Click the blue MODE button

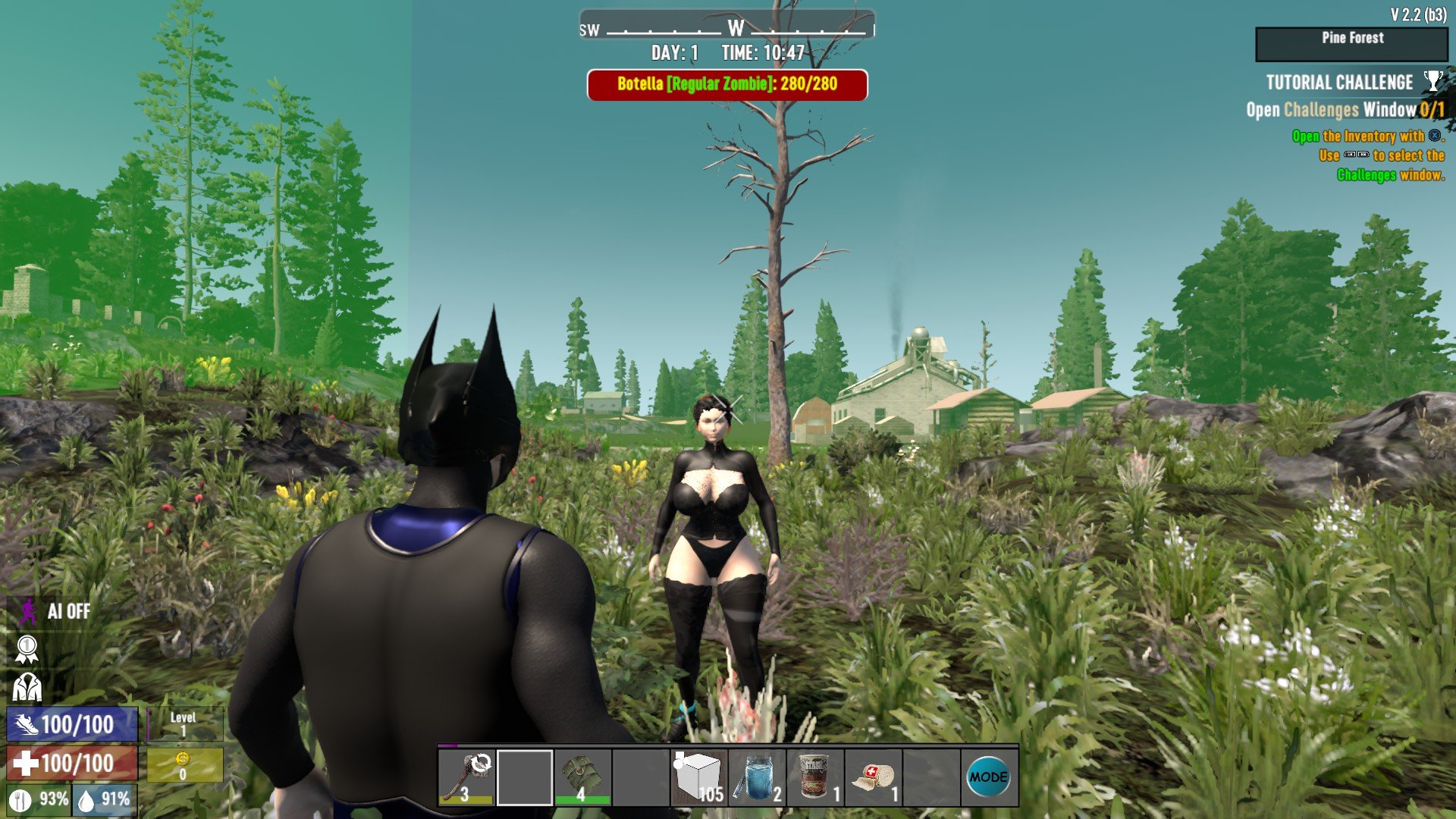tap(988, 777)
